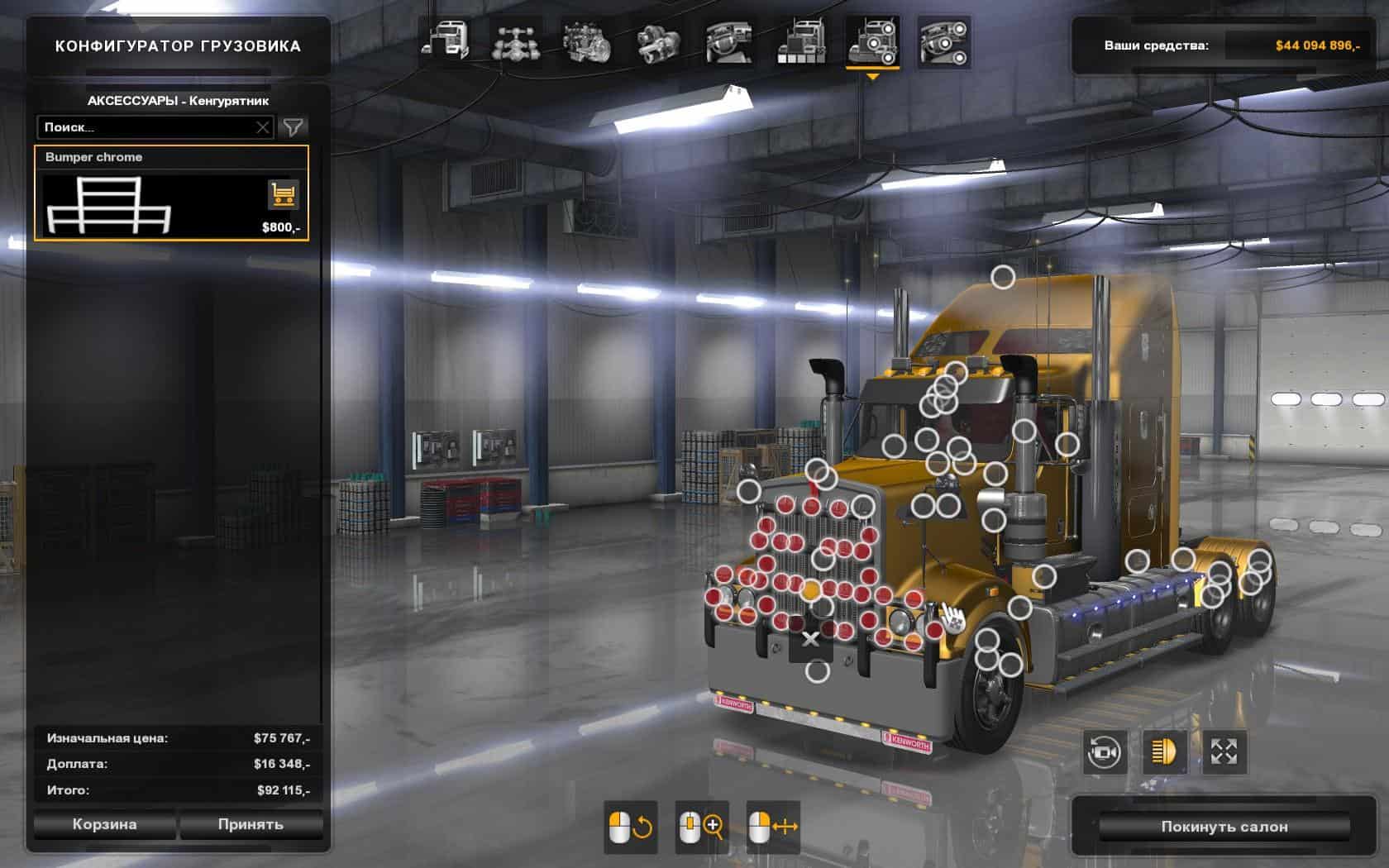Screen dimensions: 1389x868
Task: Open the truck cabin configuration tab
Action: click(446, 41)
